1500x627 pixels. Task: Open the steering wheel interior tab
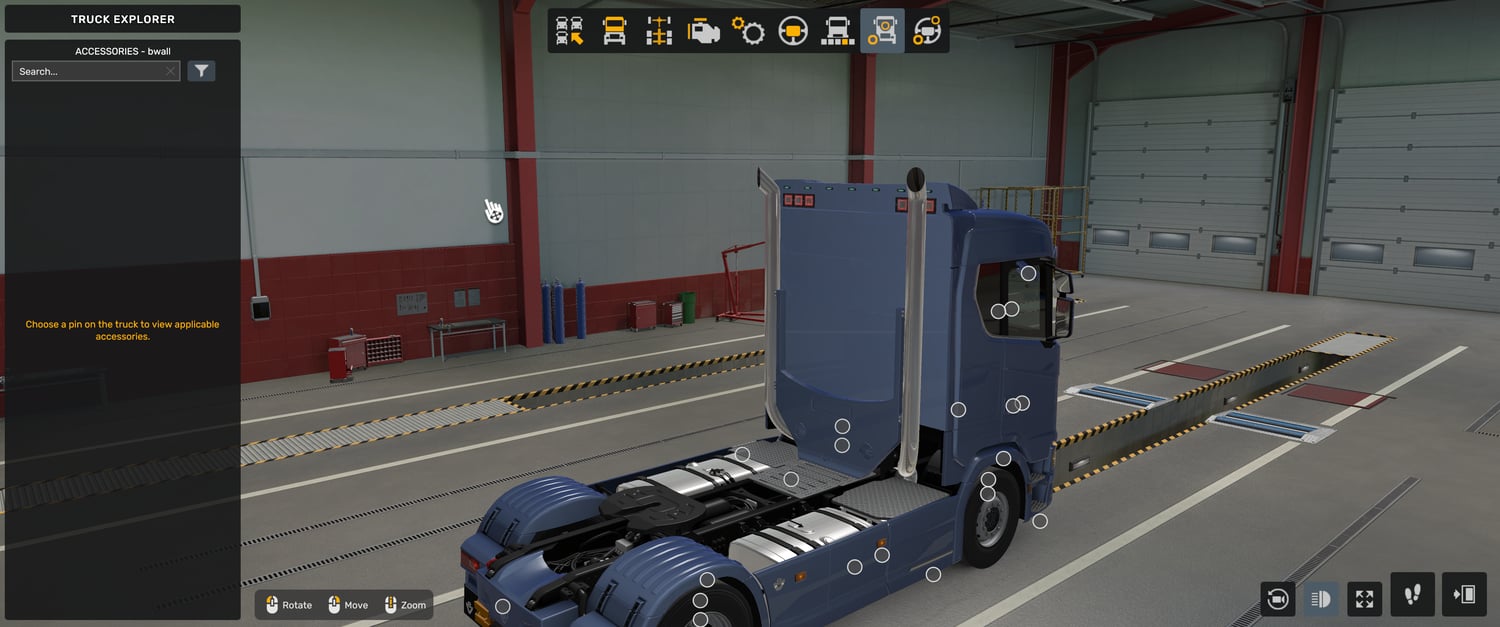(793, 31)
